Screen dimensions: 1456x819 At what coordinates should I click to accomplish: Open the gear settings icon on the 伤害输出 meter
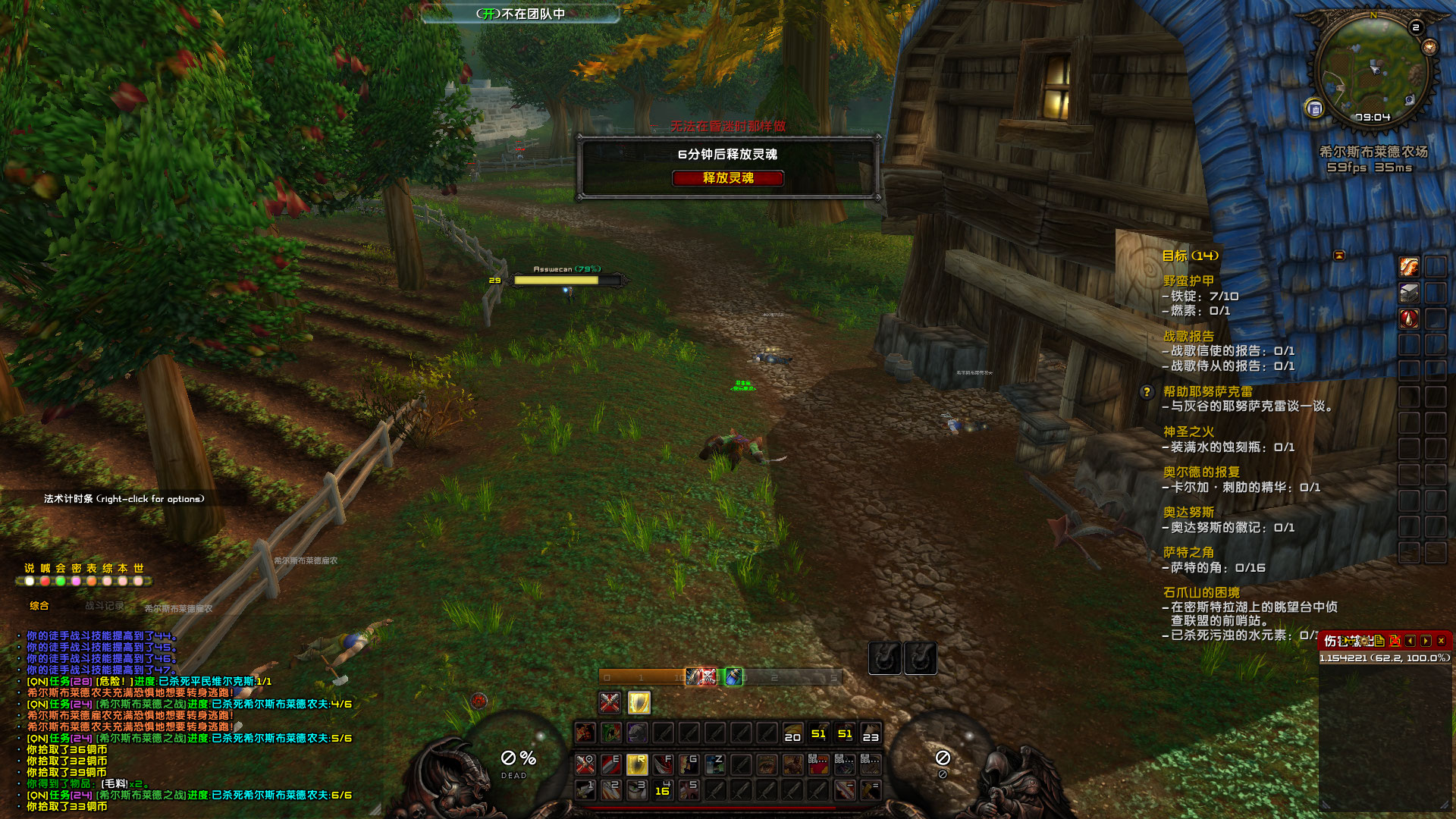1364,641
